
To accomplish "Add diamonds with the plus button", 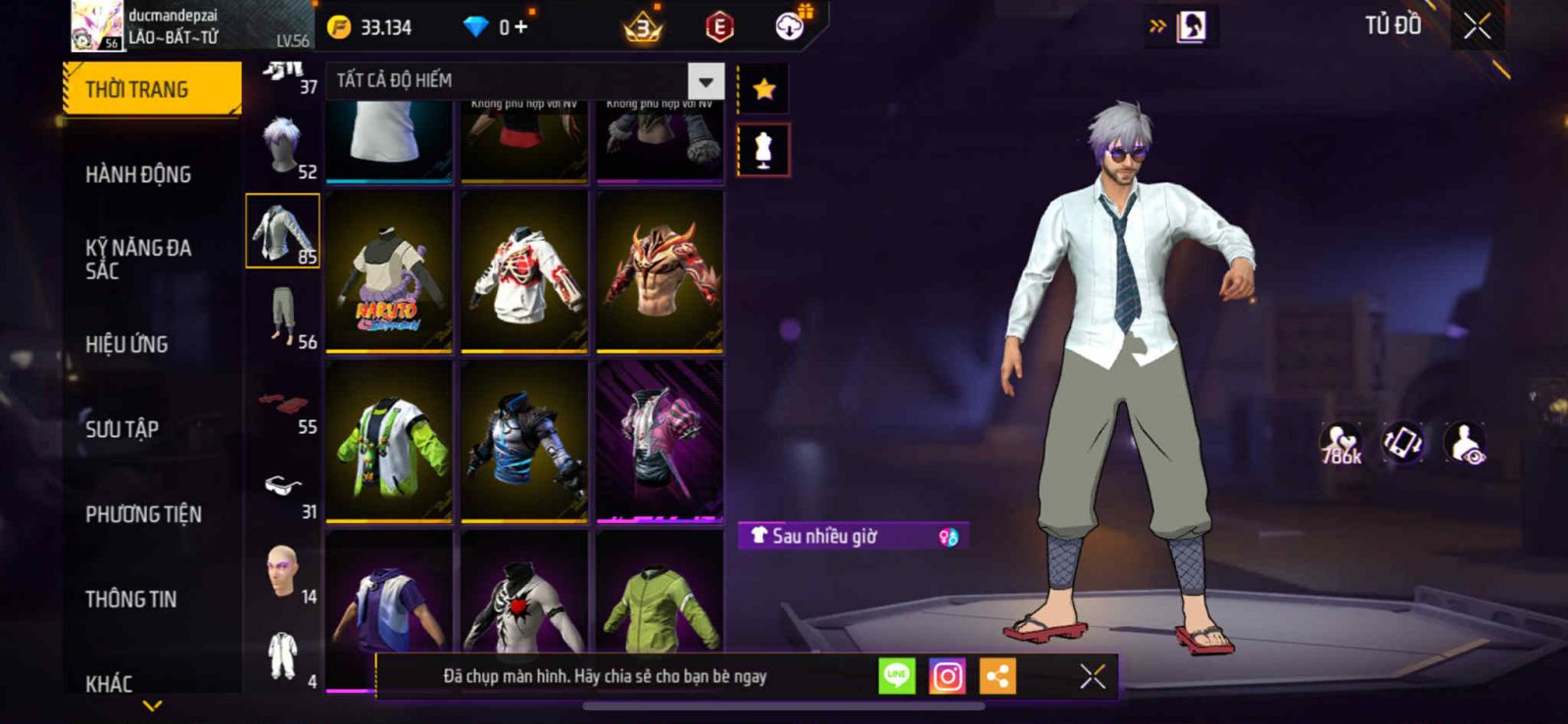I will (x=520, y=27).
